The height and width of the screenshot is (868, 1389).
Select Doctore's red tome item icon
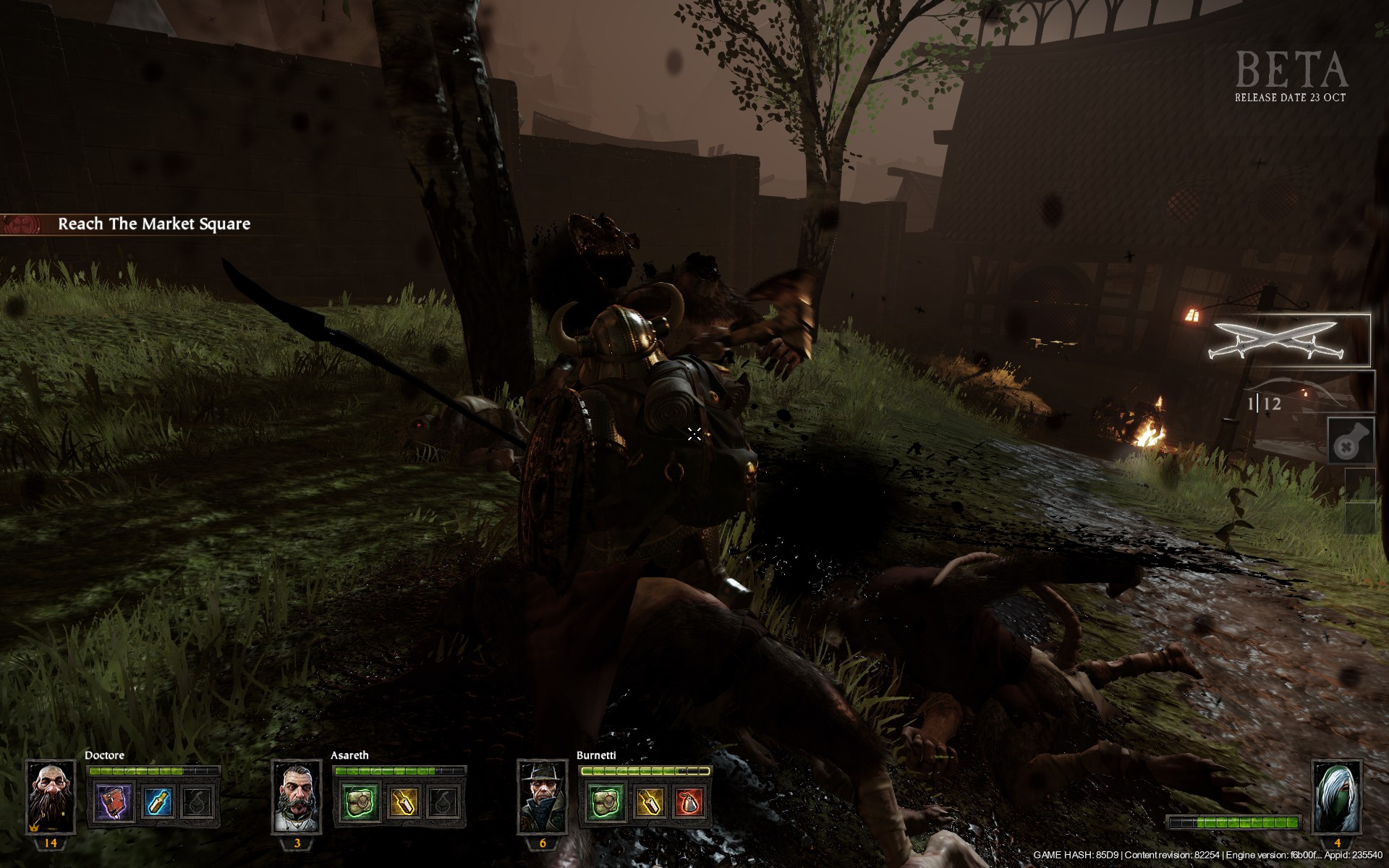(x=116, y=802)
